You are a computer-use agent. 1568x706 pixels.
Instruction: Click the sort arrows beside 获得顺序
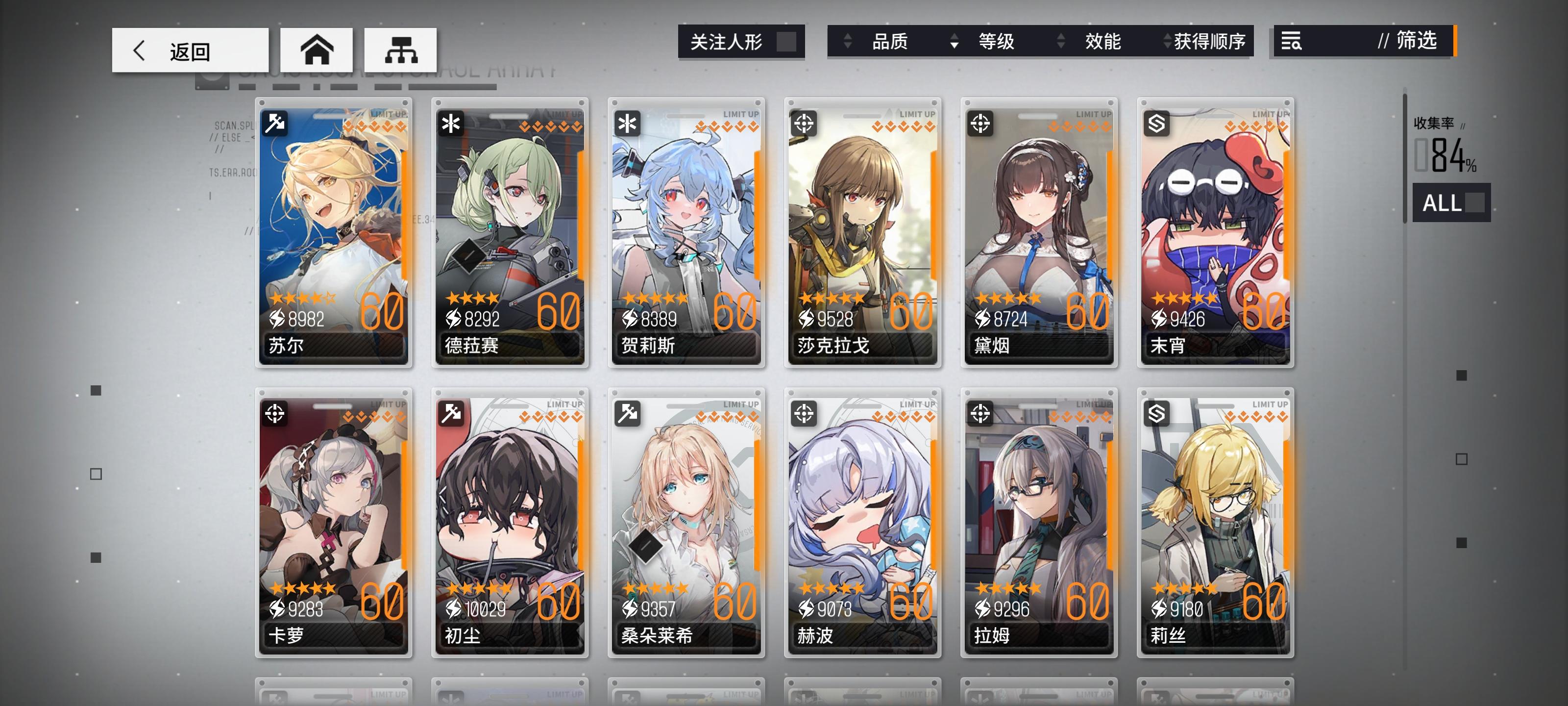coord(1167,41)
